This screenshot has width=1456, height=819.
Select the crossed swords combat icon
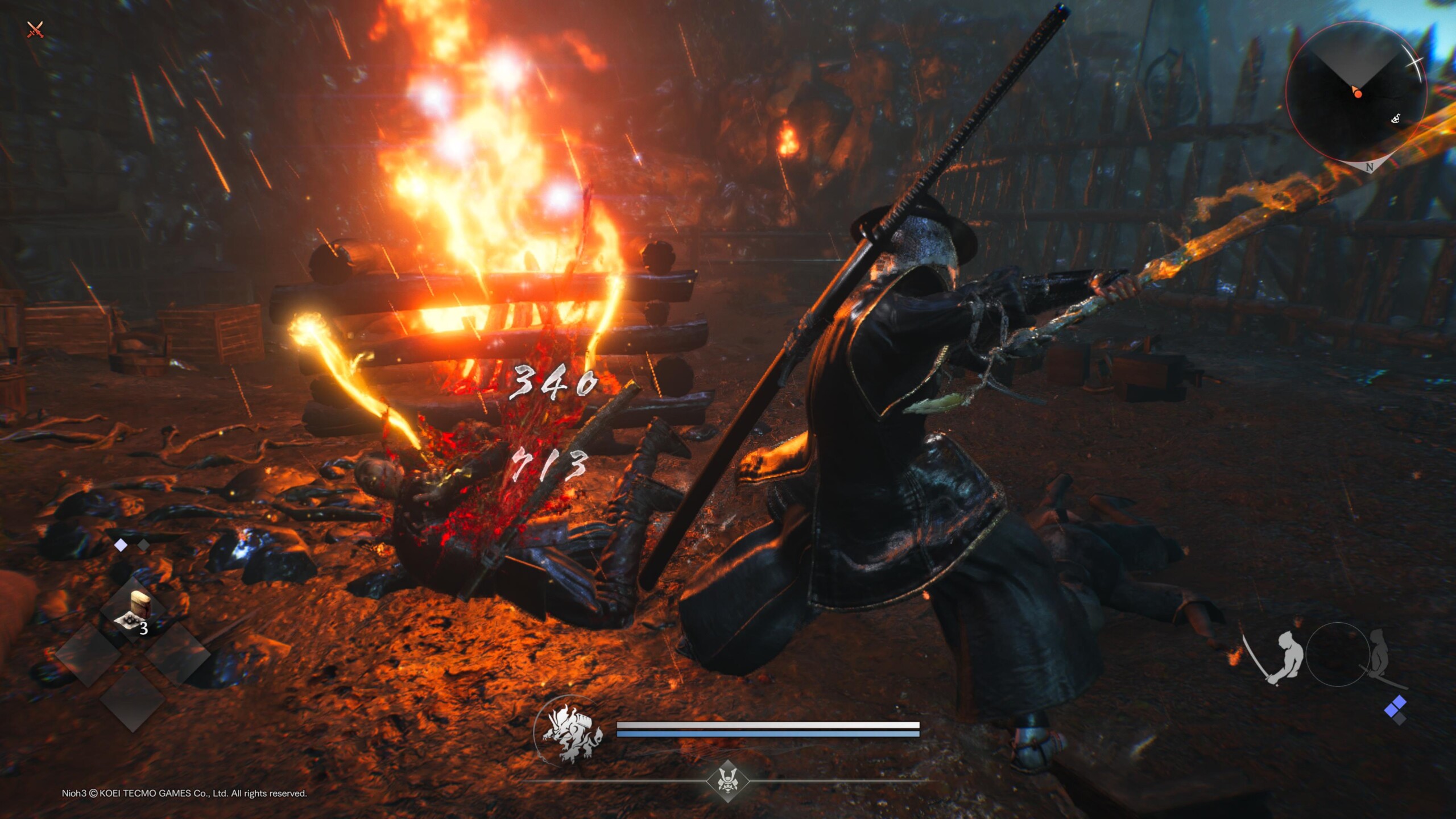(35, 29)
